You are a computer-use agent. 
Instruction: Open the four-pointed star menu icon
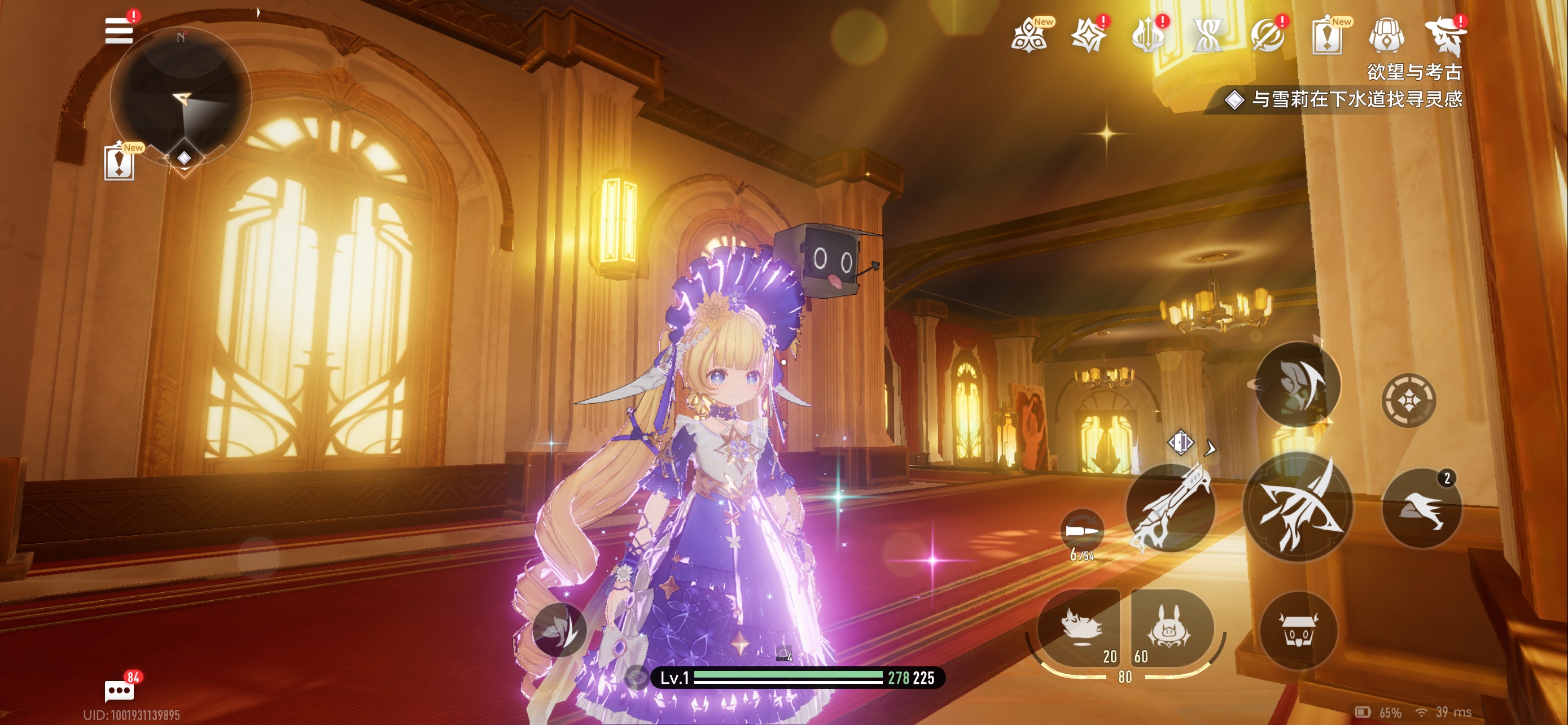click(x=1088, y=36)
